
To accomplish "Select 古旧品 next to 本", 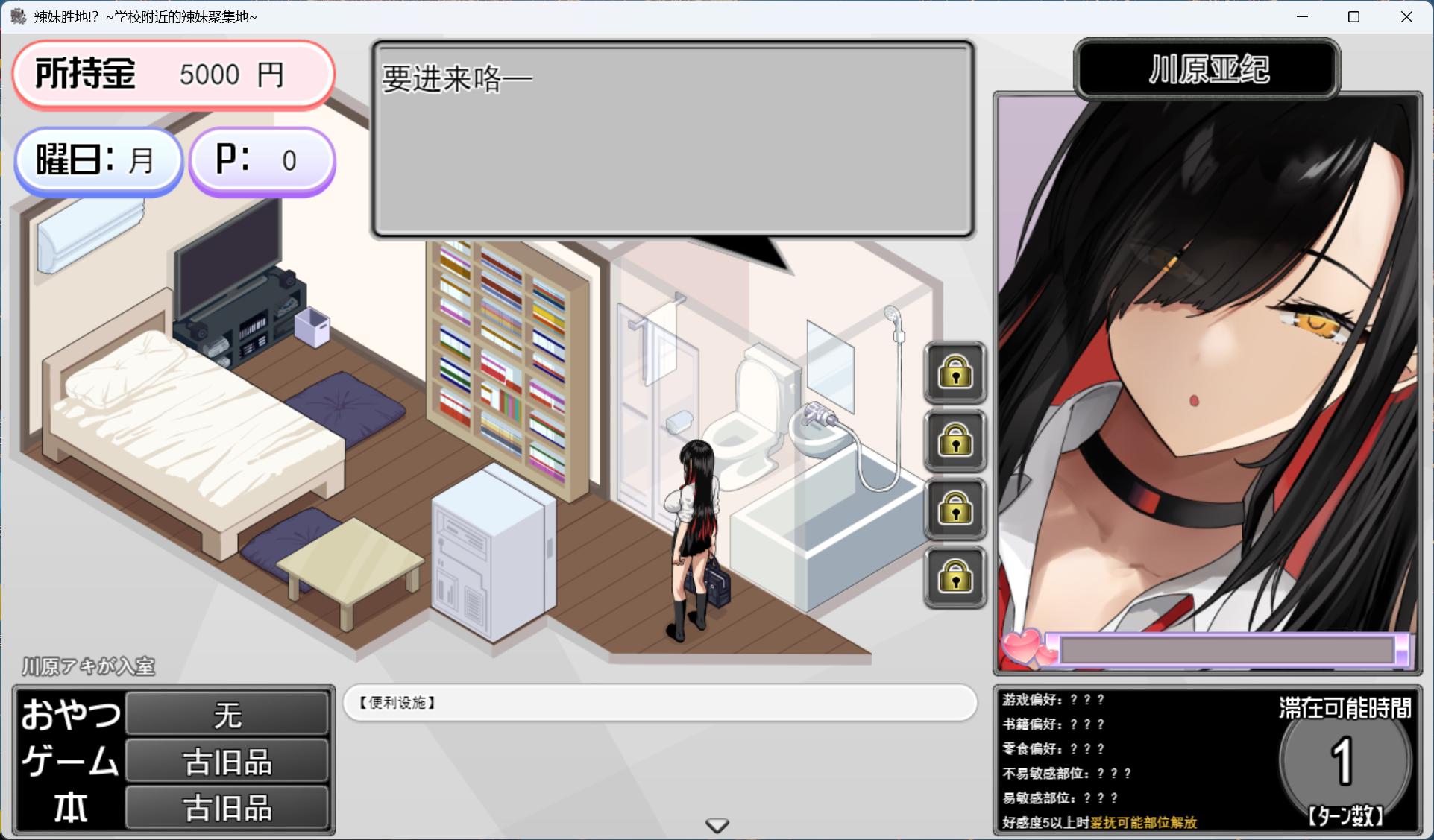I will click(x=227, y=806).
